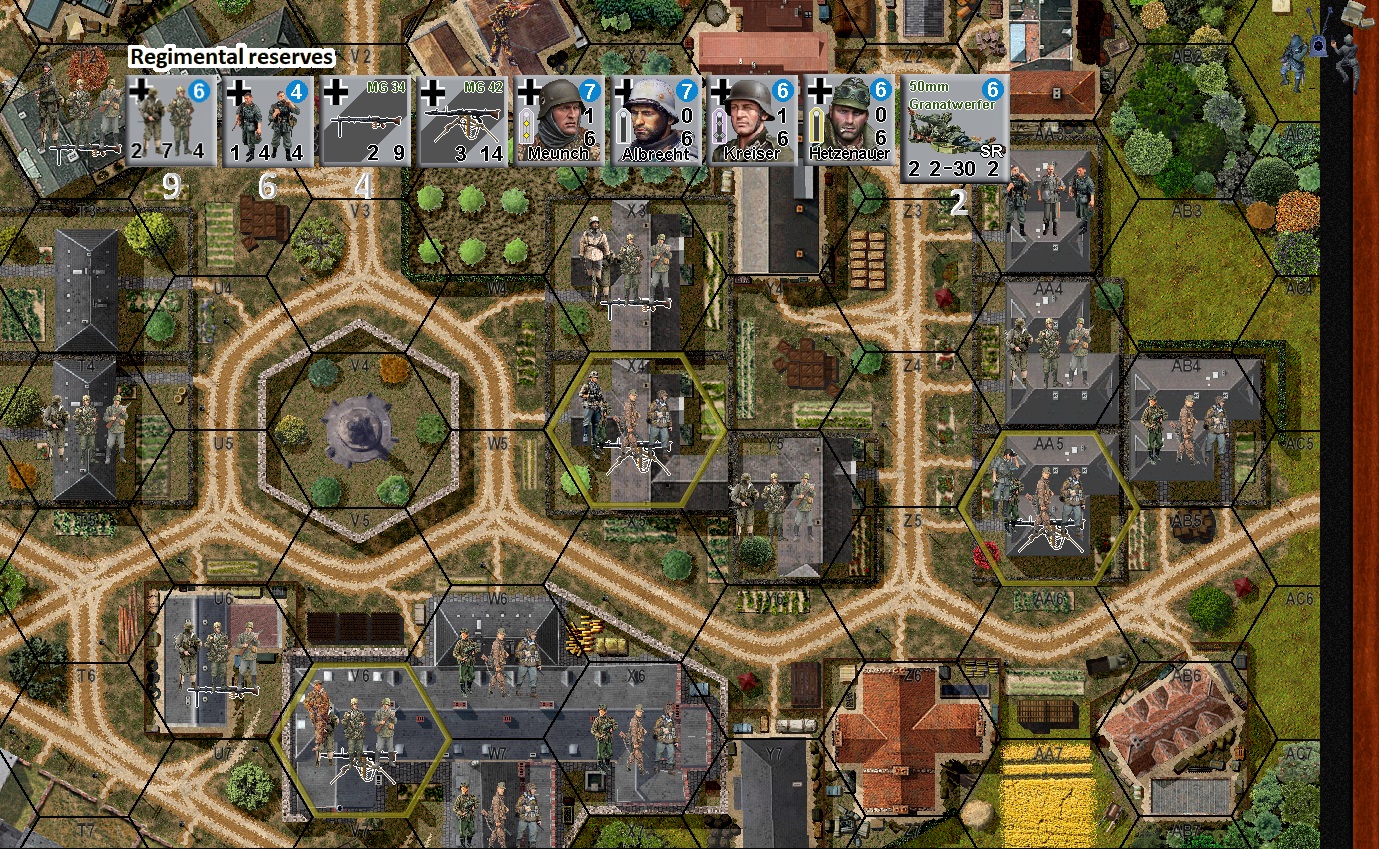The image size is (1379, 849).
Task: Select the 2-7-4 rifle squad counter
Action: 170,121
